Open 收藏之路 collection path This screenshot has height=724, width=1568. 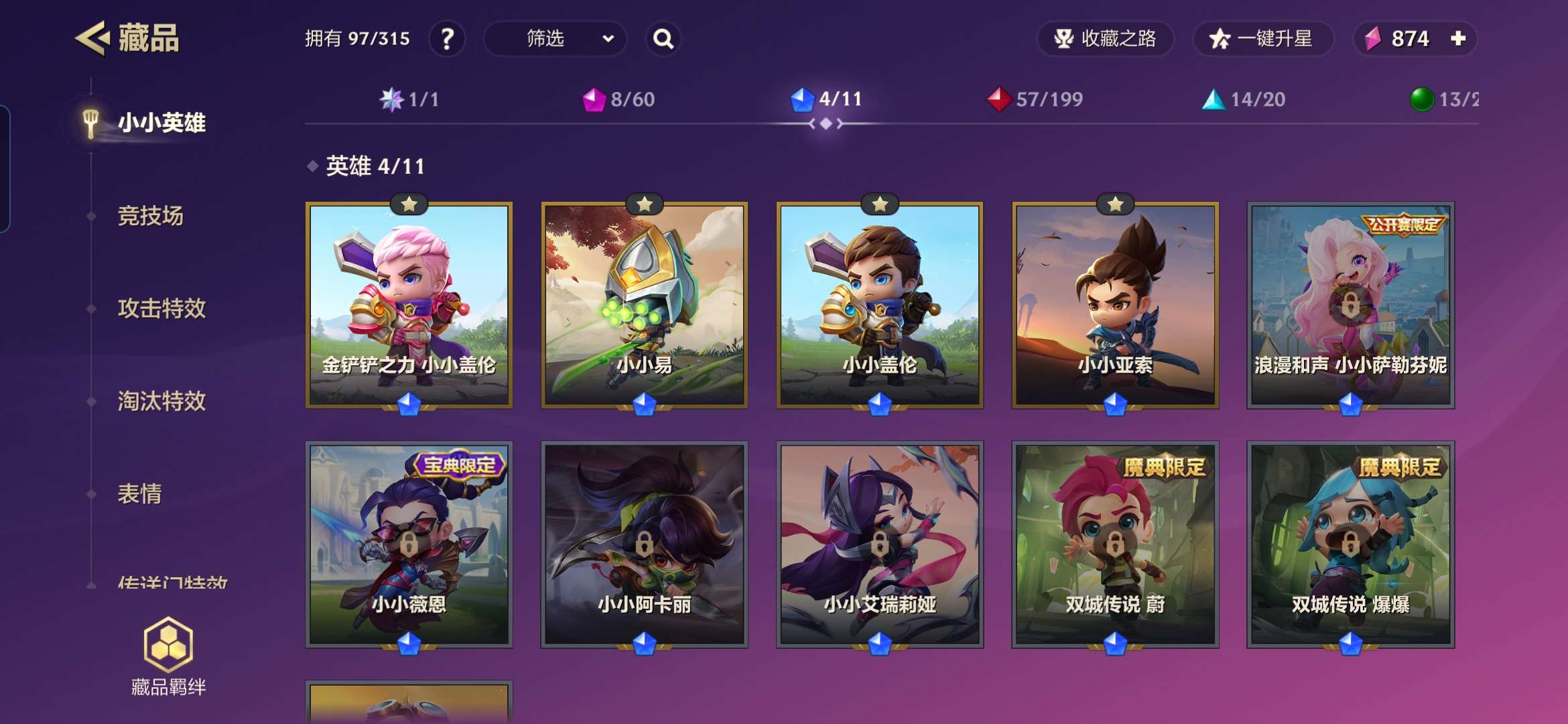point(1105,39)
